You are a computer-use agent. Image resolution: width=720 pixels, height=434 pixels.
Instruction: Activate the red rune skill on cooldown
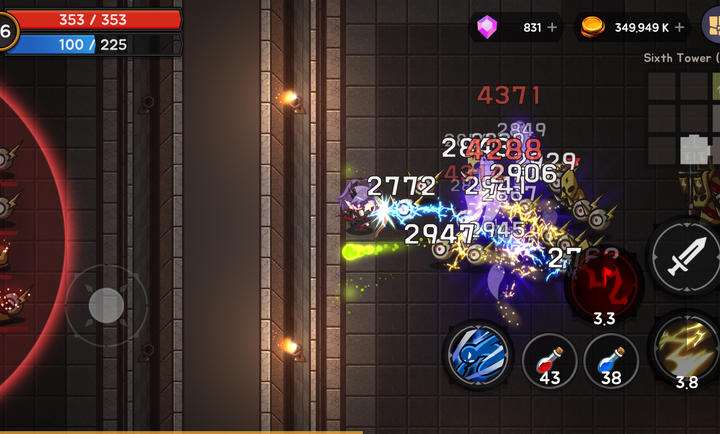point(603,282)
